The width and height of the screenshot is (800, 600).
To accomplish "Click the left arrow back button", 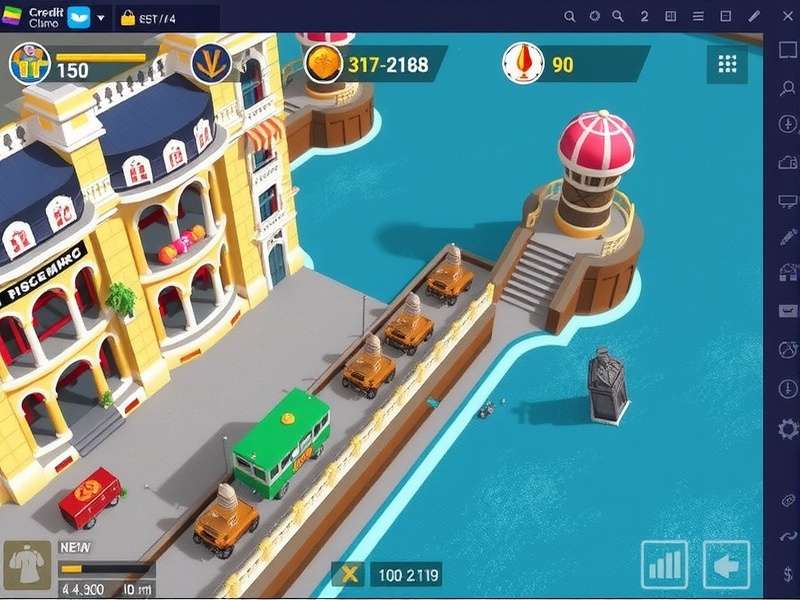I will (x=726, y=565).
